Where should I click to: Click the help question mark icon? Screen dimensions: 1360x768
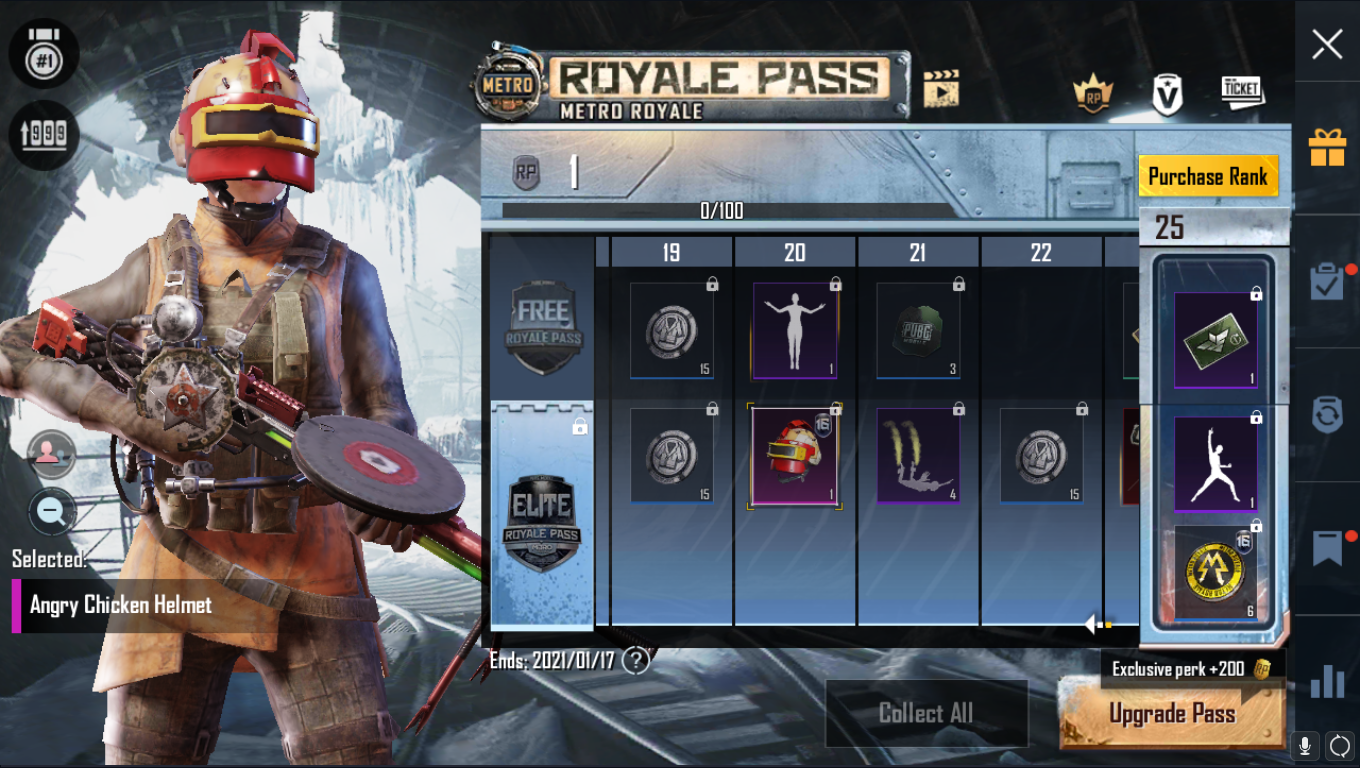coord(636,660)
